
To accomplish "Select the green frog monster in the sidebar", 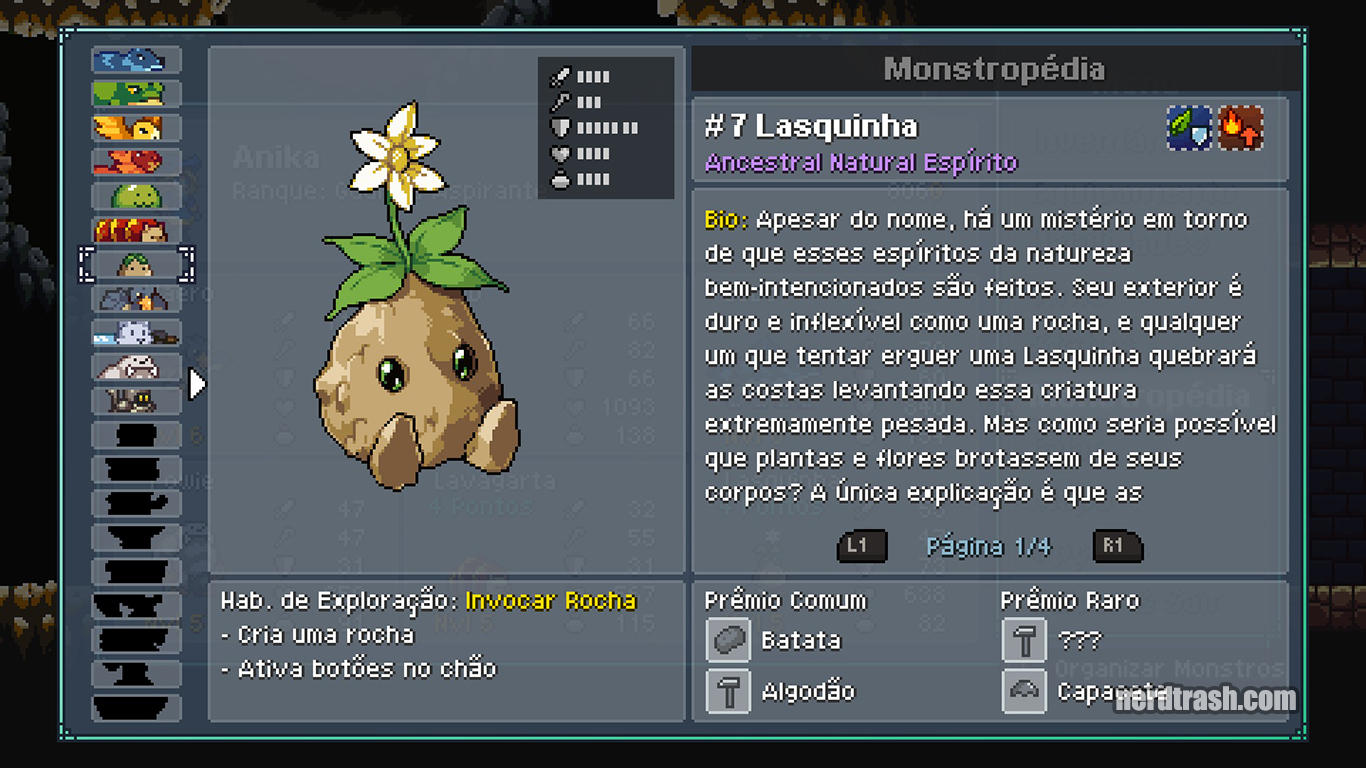I will (x=135, y=94).
